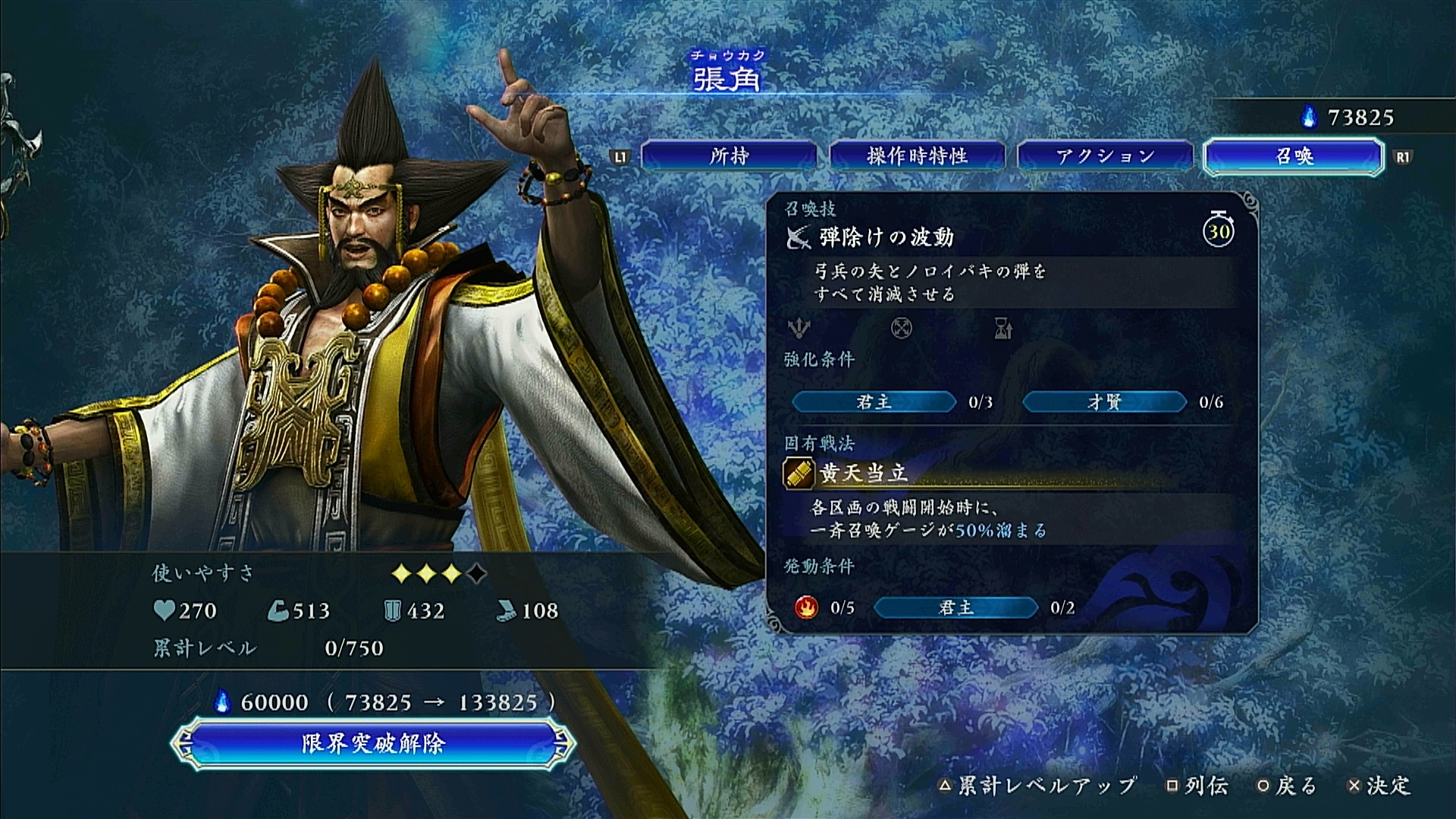Viewport: 1456px width, 819px height.
Task: Click the 限界突破解除 button
Action: pos(372,743)
